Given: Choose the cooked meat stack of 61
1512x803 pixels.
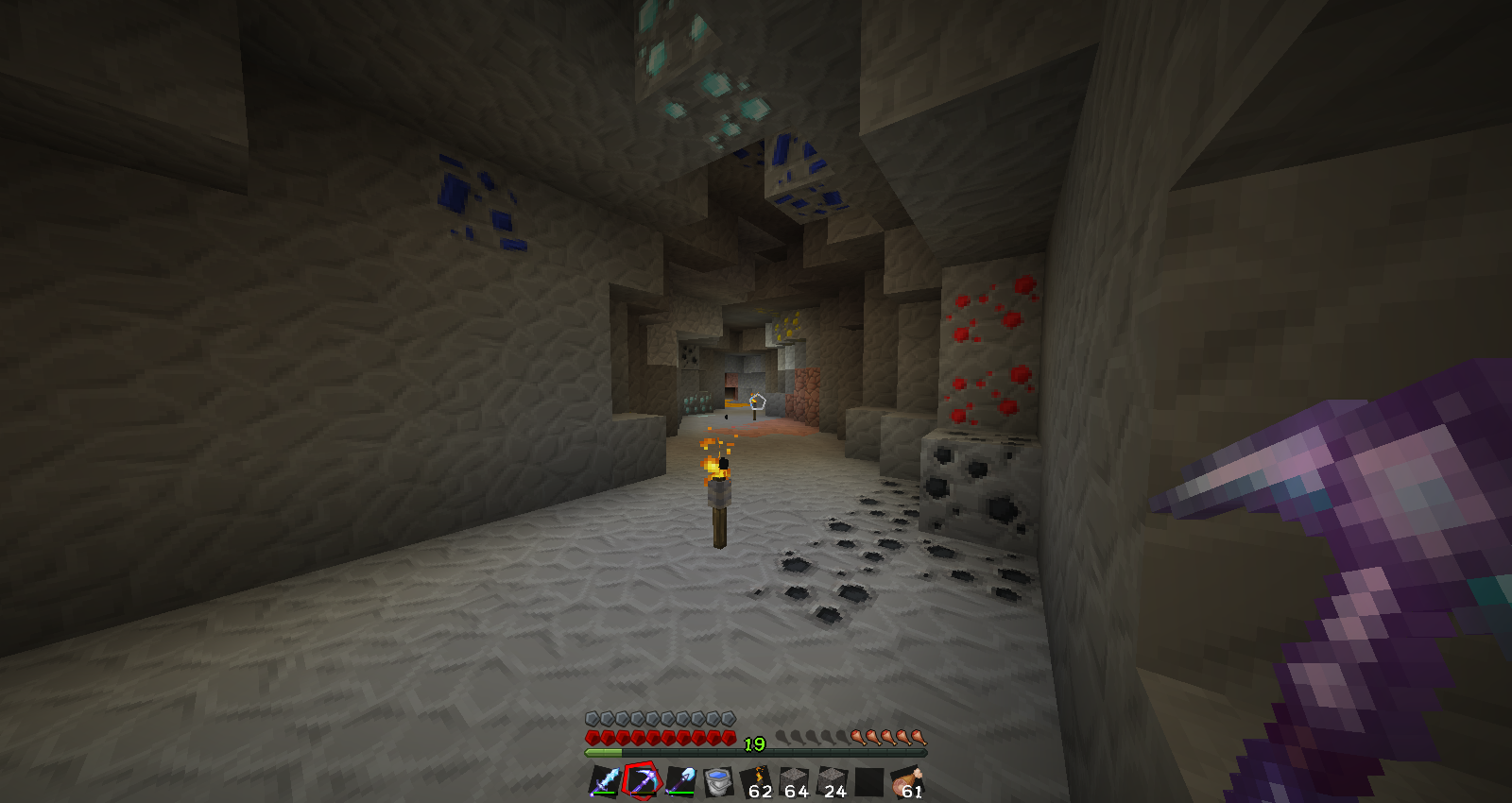Looking at the screenshot, I should (907, 781).
